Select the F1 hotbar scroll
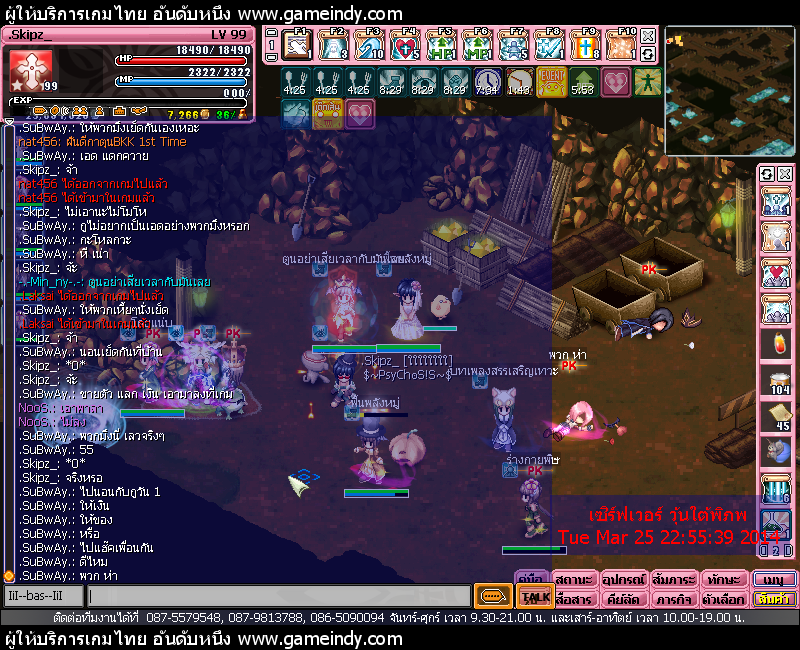The image size is (800, 650). (297, 47)
